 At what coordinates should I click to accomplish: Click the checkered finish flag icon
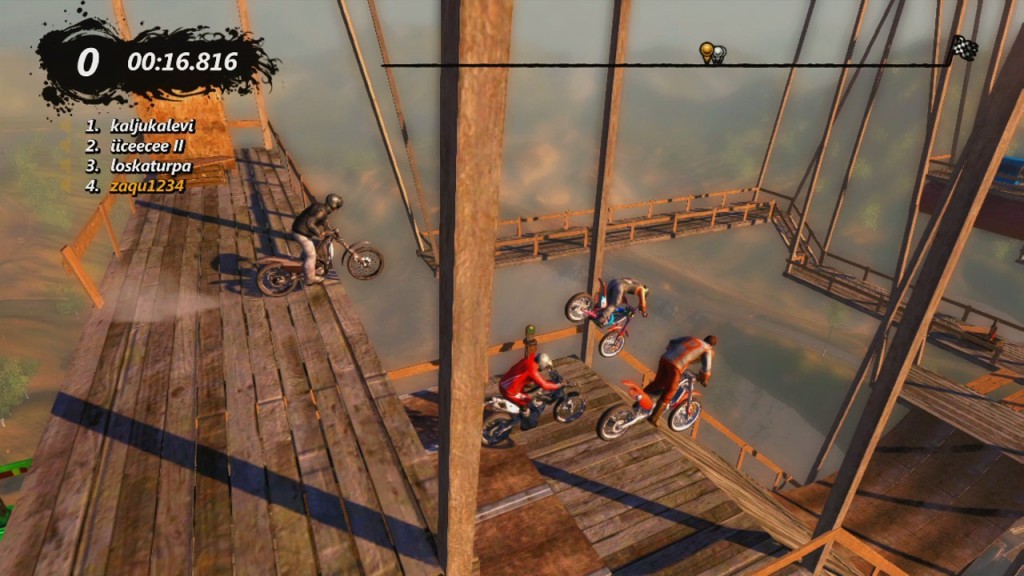tap(963, 47)
